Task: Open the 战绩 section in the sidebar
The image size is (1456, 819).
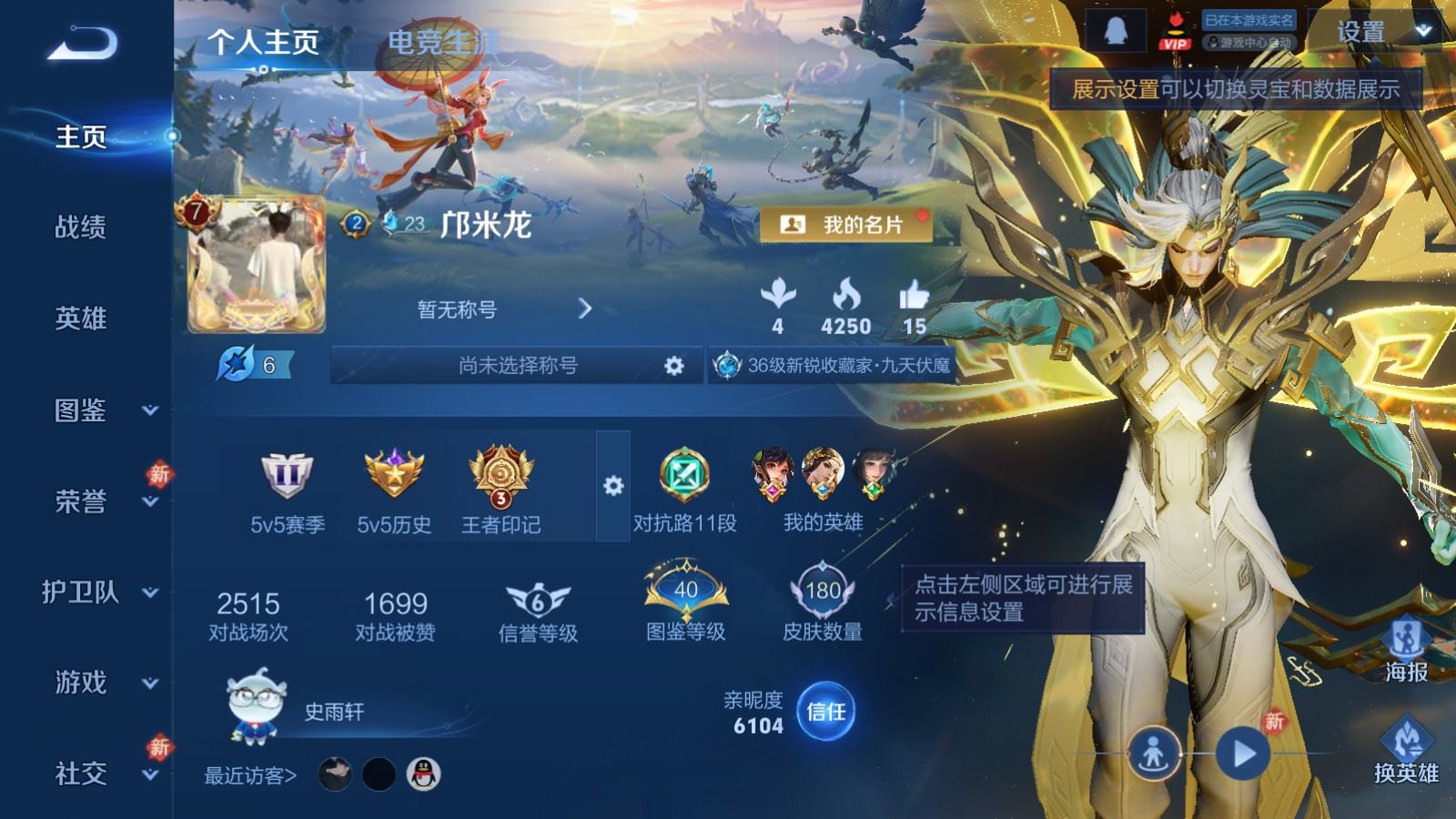Action: tap(81, 227)
